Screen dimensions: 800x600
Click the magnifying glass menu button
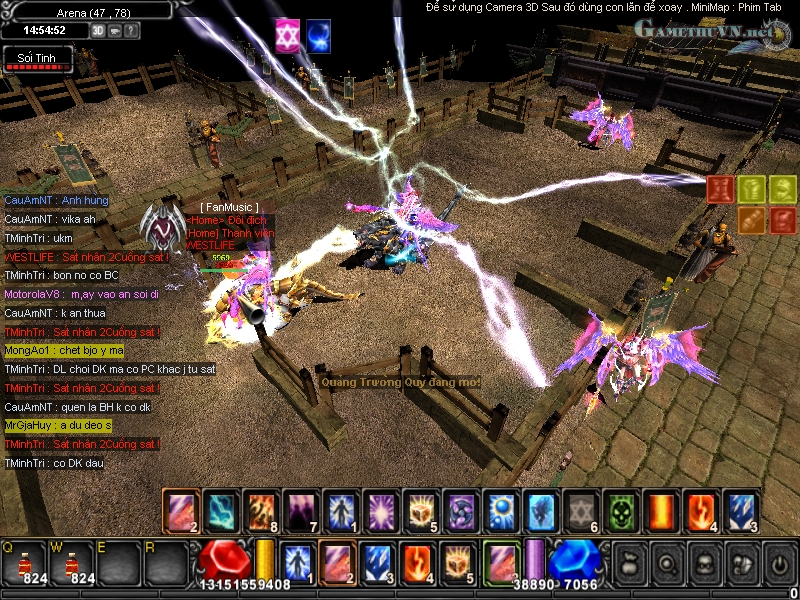(x=667, y=562)
